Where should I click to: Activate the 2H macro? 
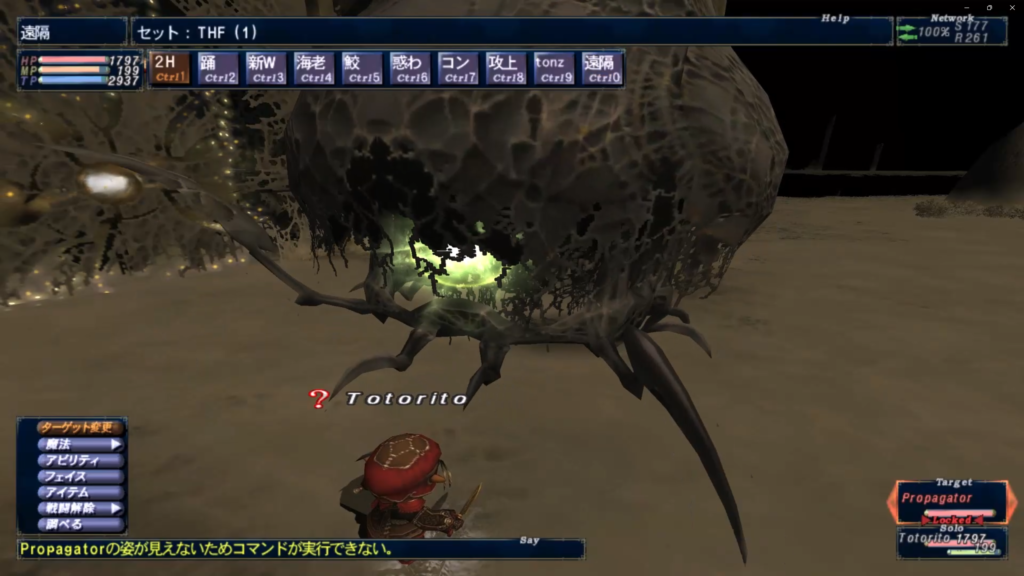click(170, 68)
